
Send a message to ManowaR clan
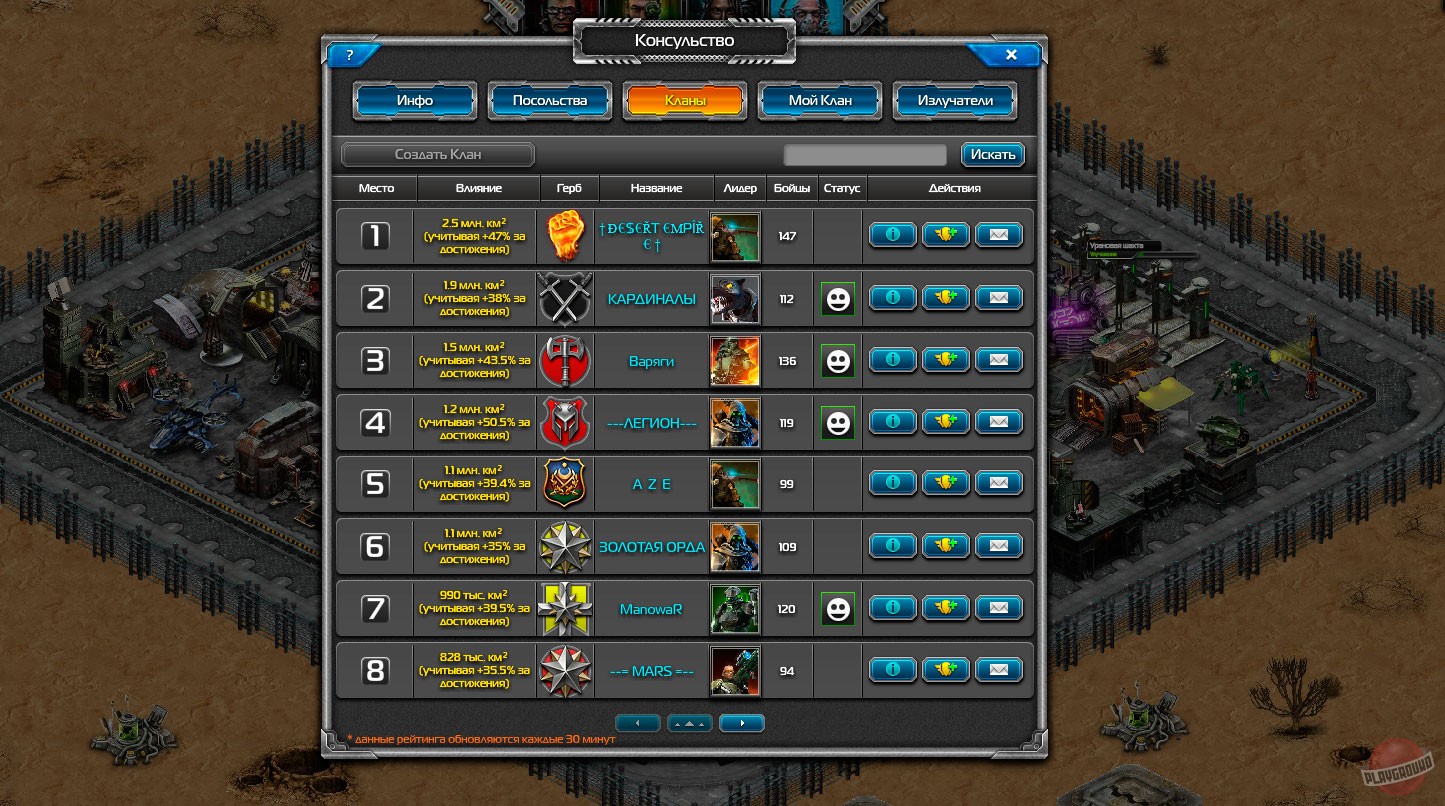[x=998, y=607]
